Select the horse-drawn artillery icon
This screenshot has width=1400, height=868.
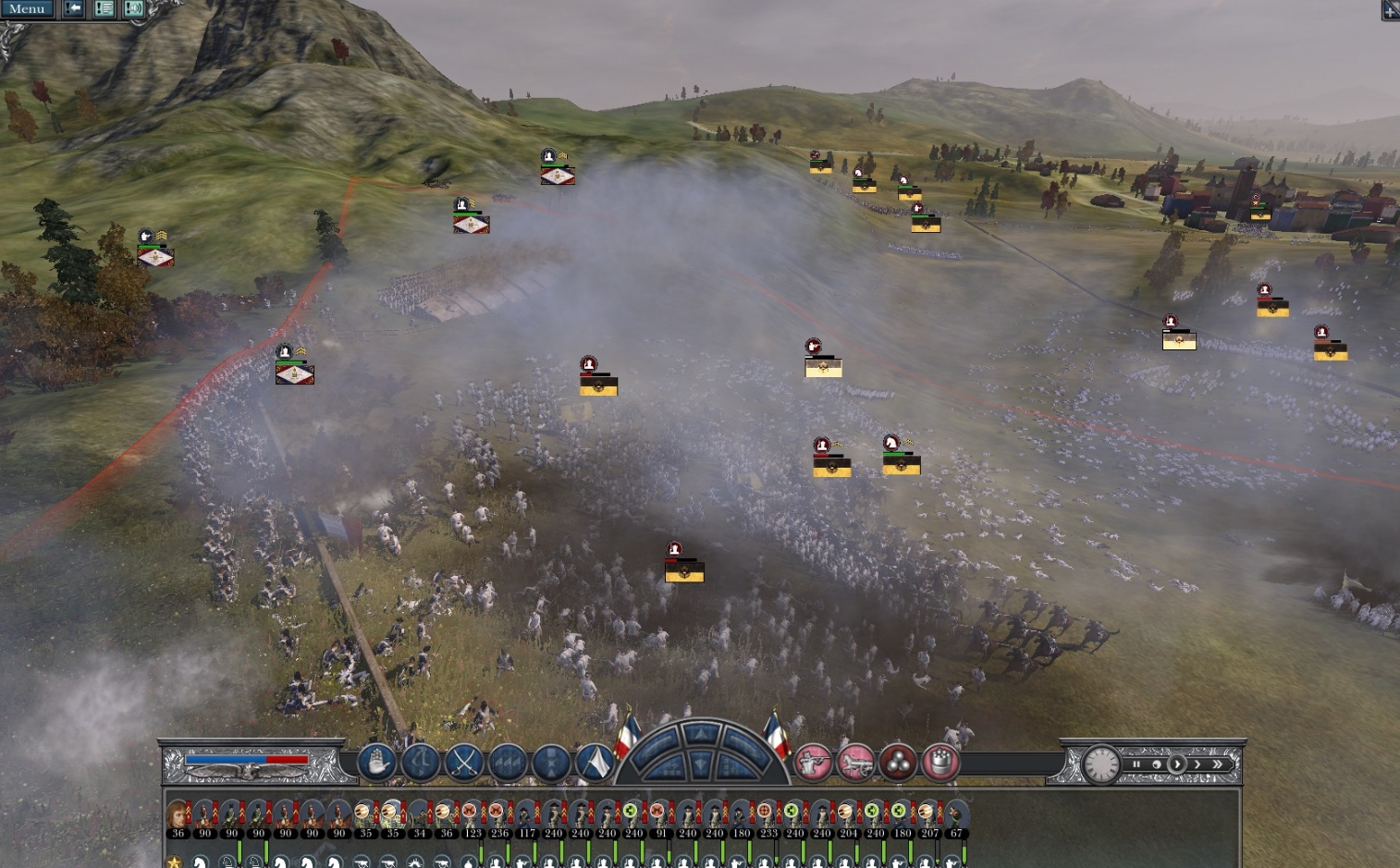pyautogui.click(x=857, y=764)
